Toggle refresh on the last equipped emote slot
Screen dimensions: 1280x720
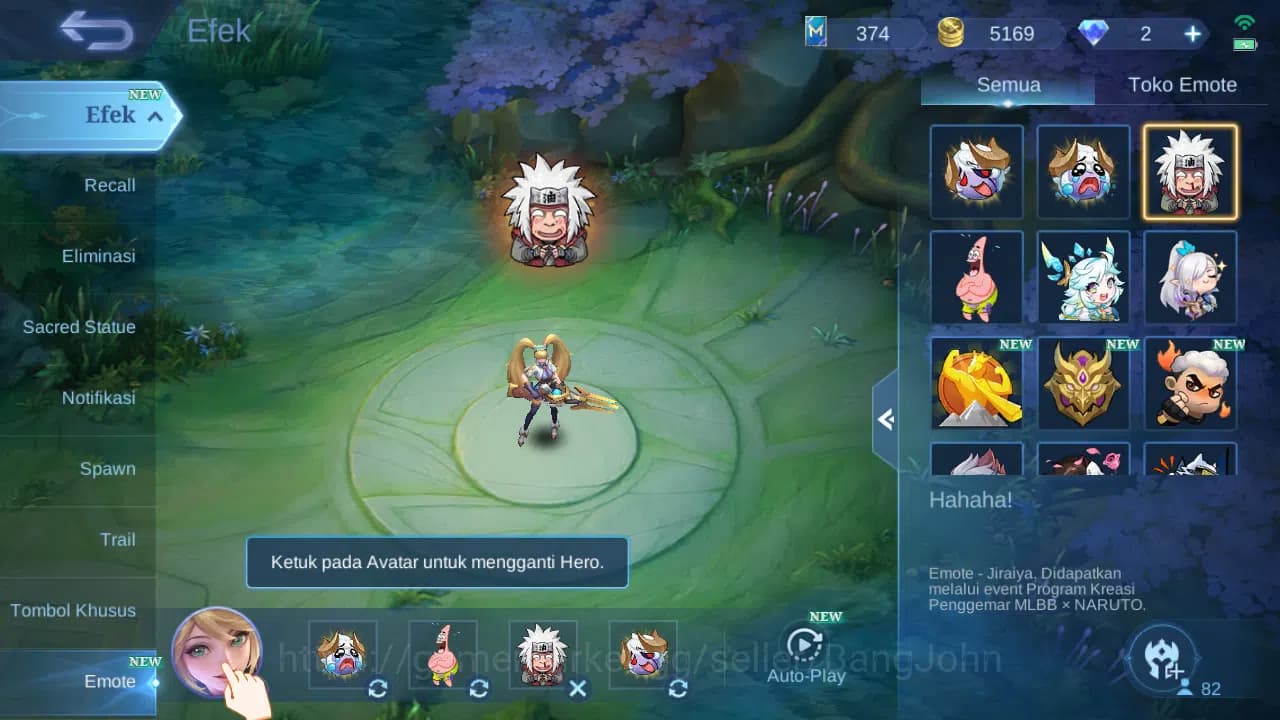(x=678, y=689)
